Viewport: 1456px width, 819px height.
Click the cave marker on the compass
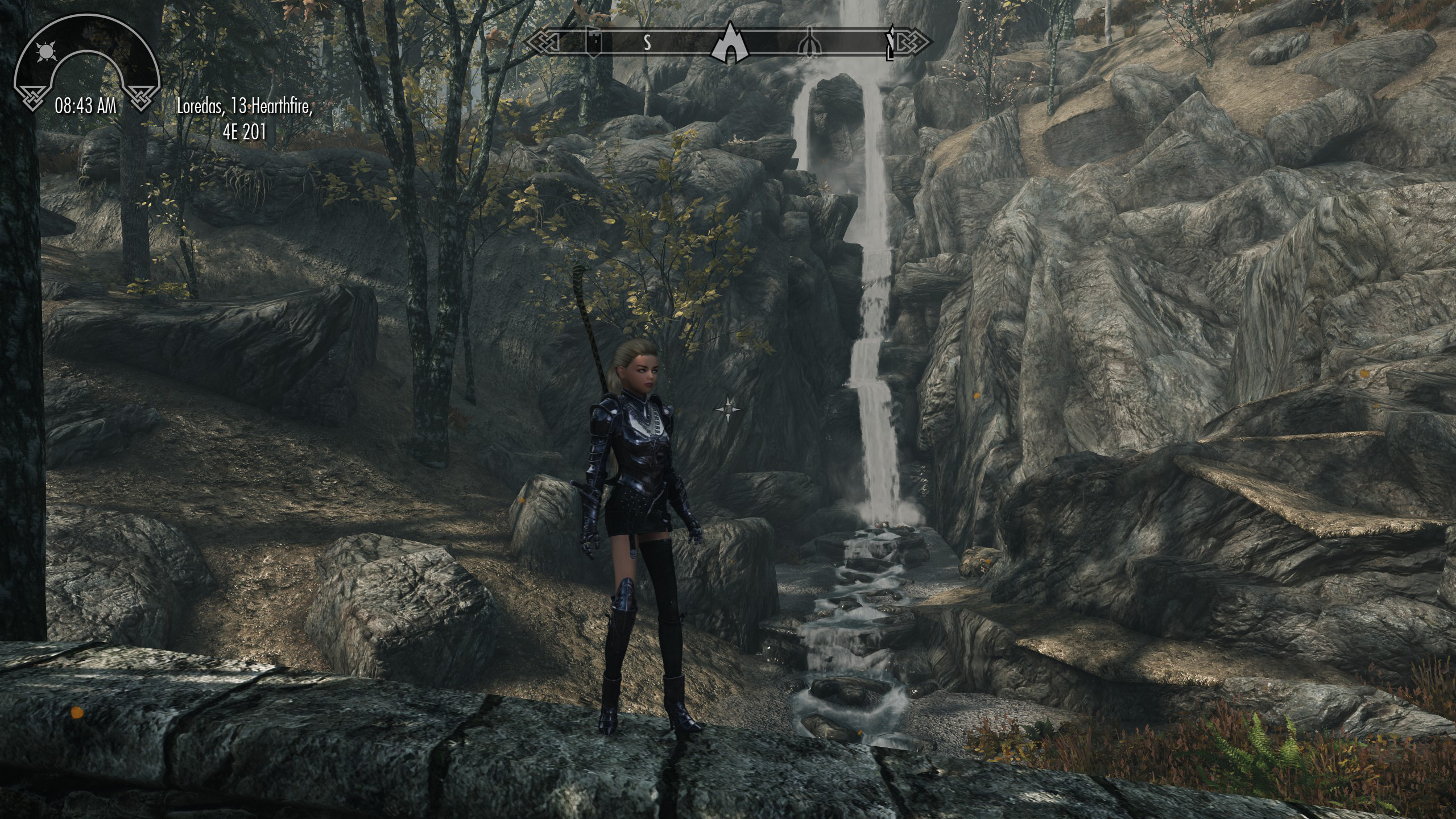coord(729,43)
